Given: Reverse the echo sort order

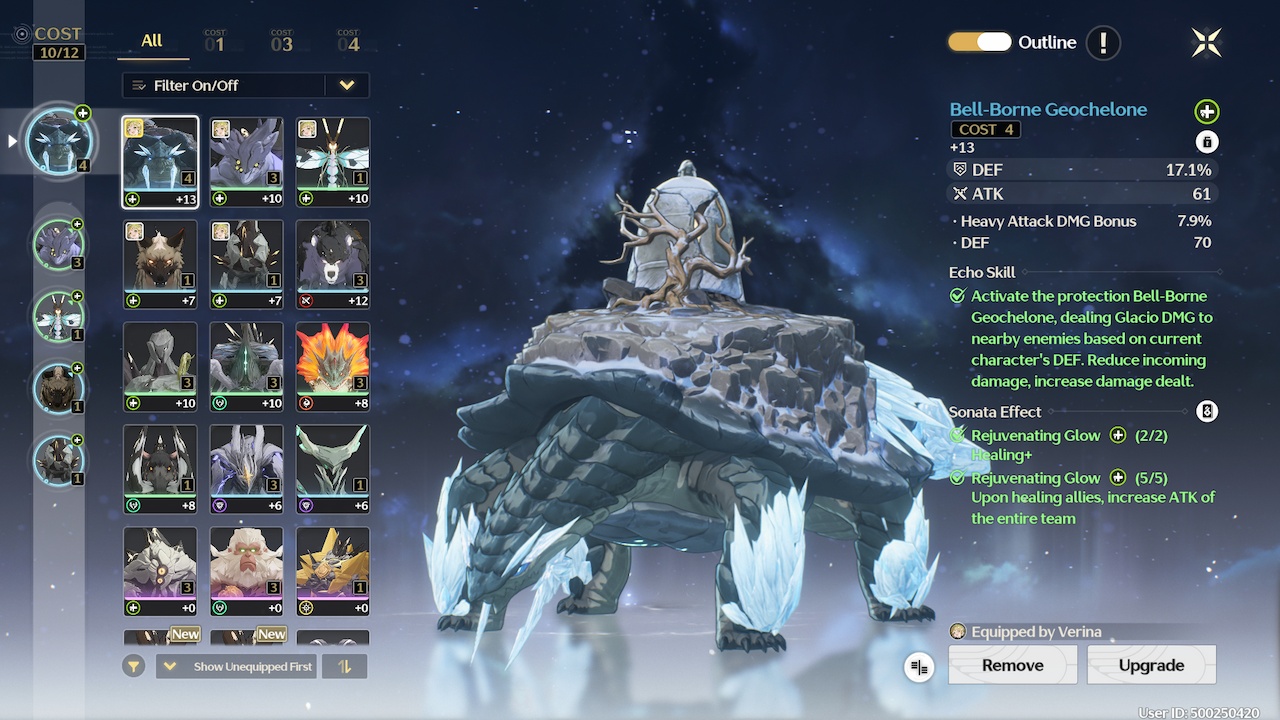Looking at the screenshot, I should click(x=345, y=666).
